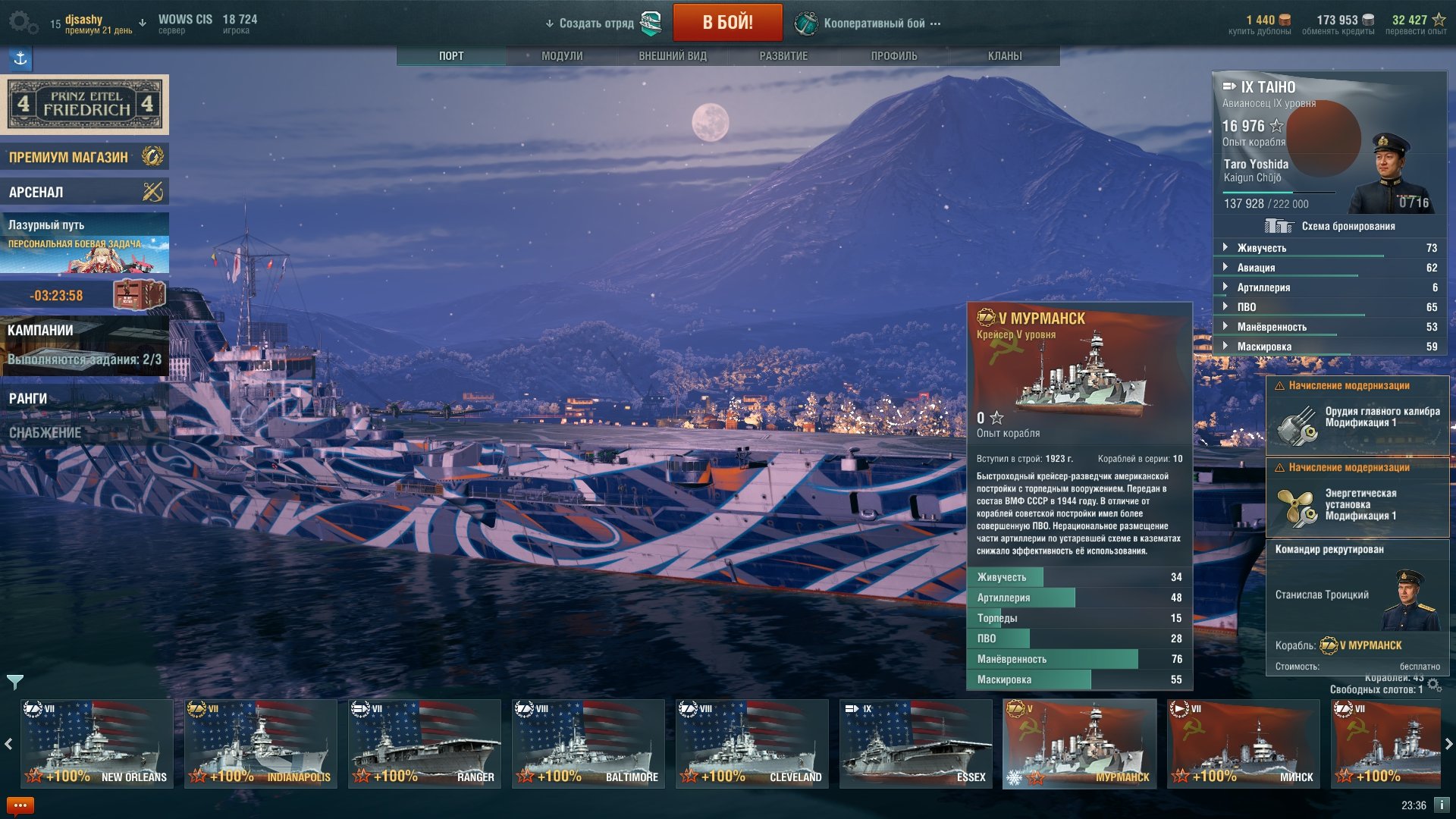
Task: Open the ship carousel filter funnel
Action: (14, 682)
